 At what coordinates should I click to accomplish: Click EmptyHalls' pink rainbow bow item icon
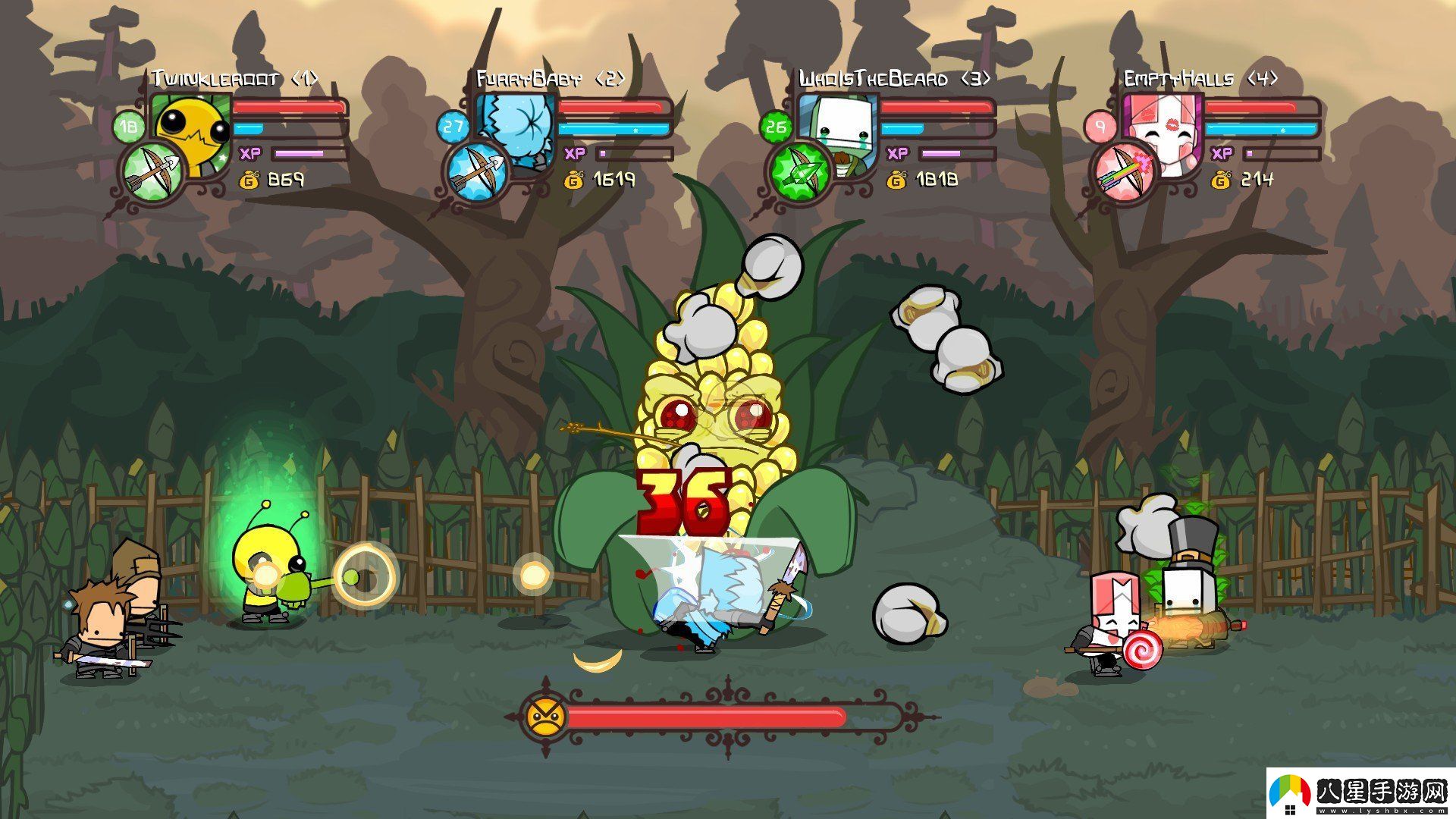point(1123,172)
